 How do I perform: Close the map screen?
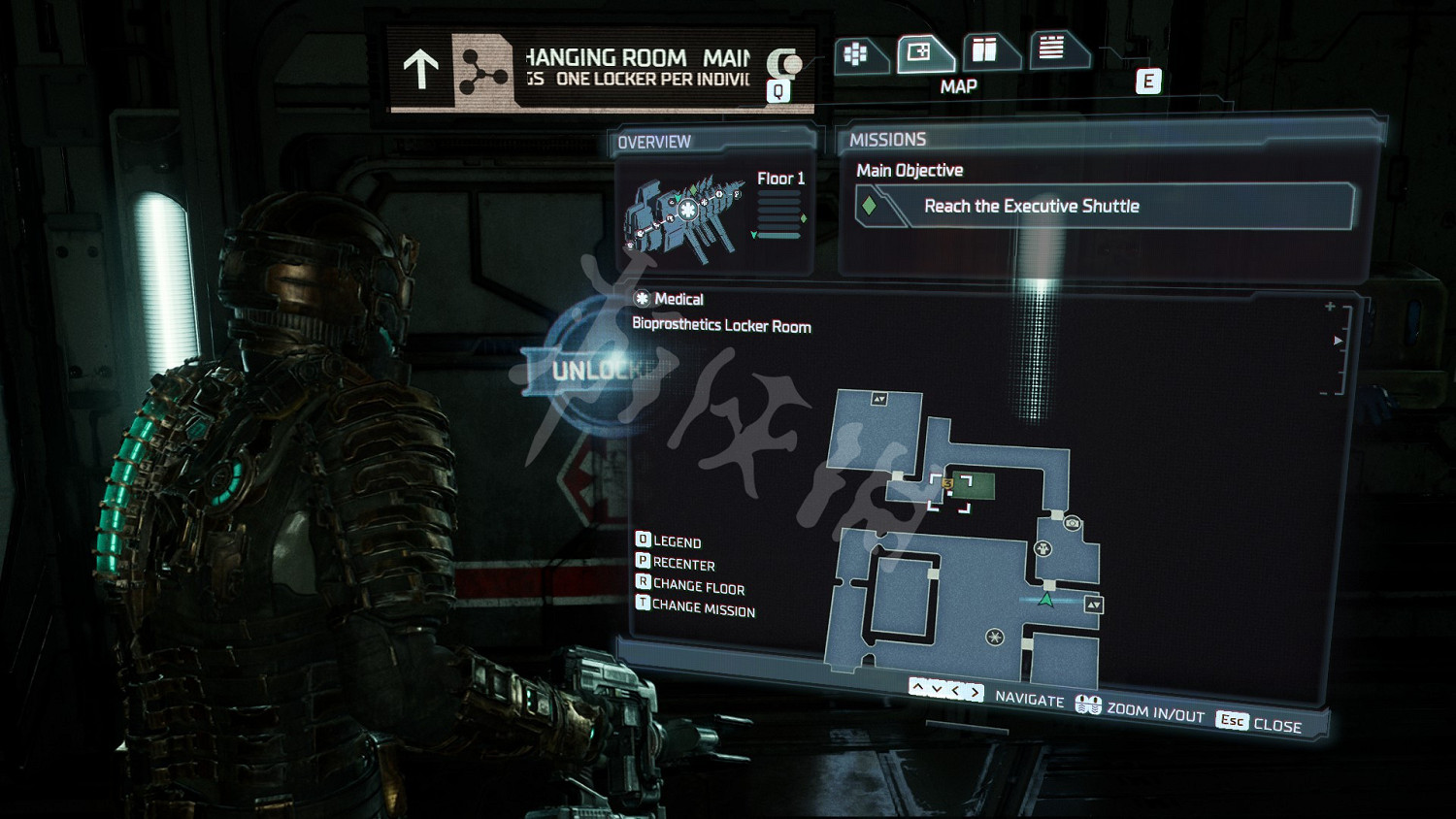tap(1260, 723)
